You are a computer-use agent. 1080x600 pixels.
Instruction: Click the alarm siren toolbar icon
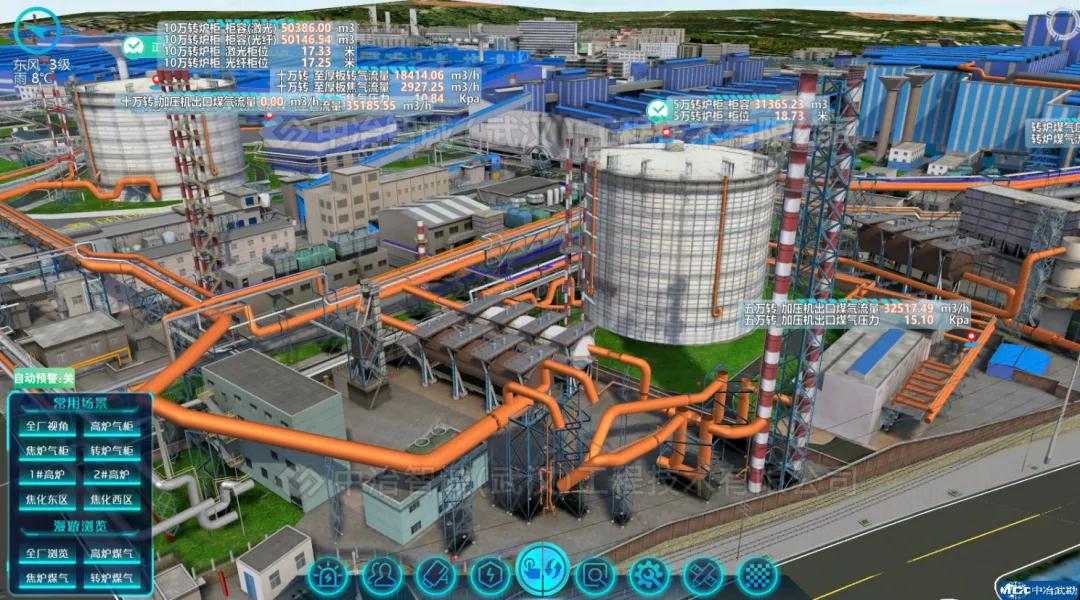(x=328, y=575)
